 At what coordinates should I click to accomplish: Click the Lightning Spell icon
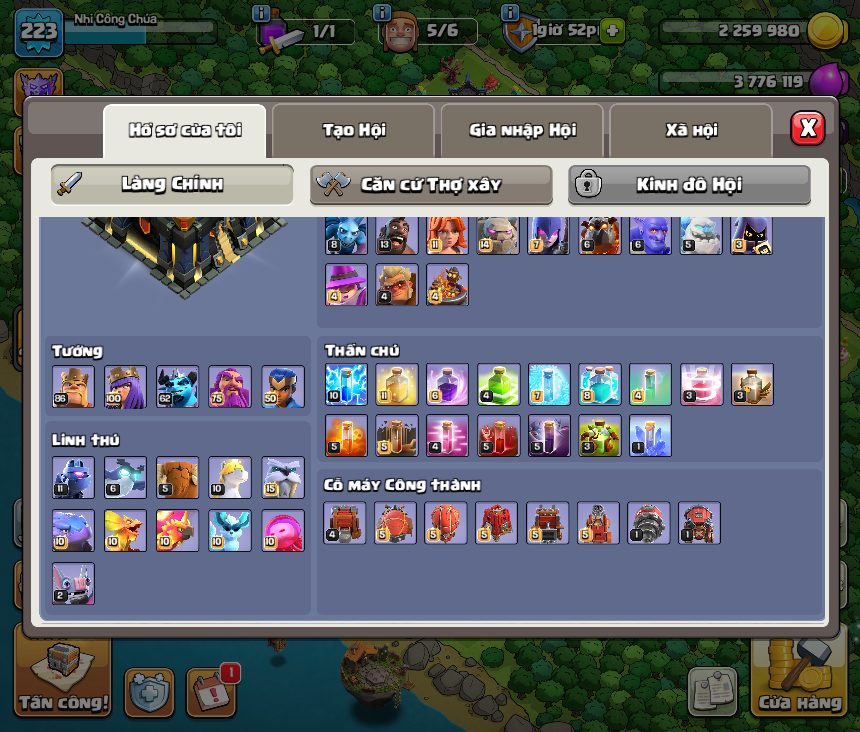pyautogui.click(x=346, y=384)
